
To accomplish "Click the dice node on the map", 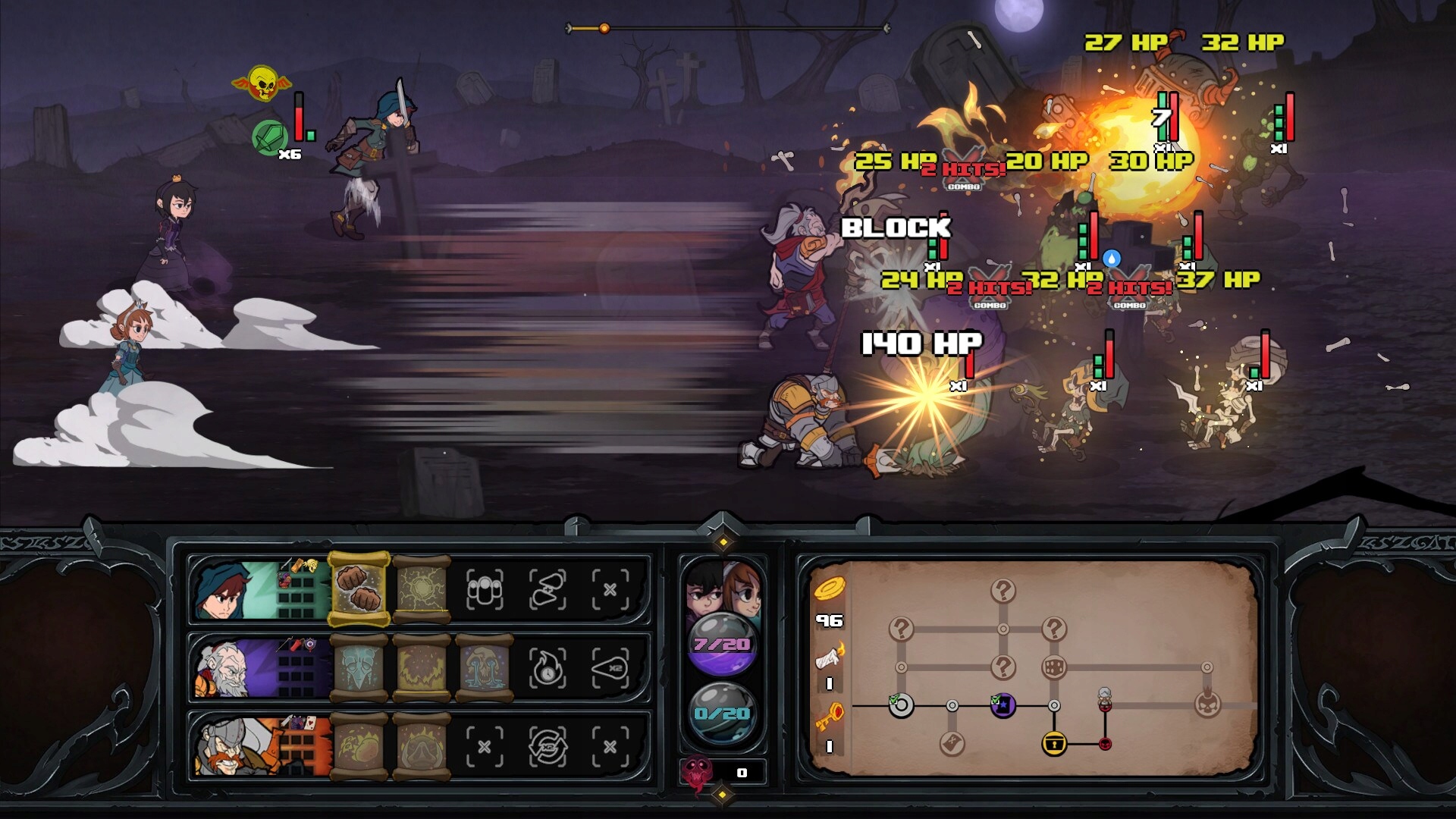I will [x=1054, y=668].
